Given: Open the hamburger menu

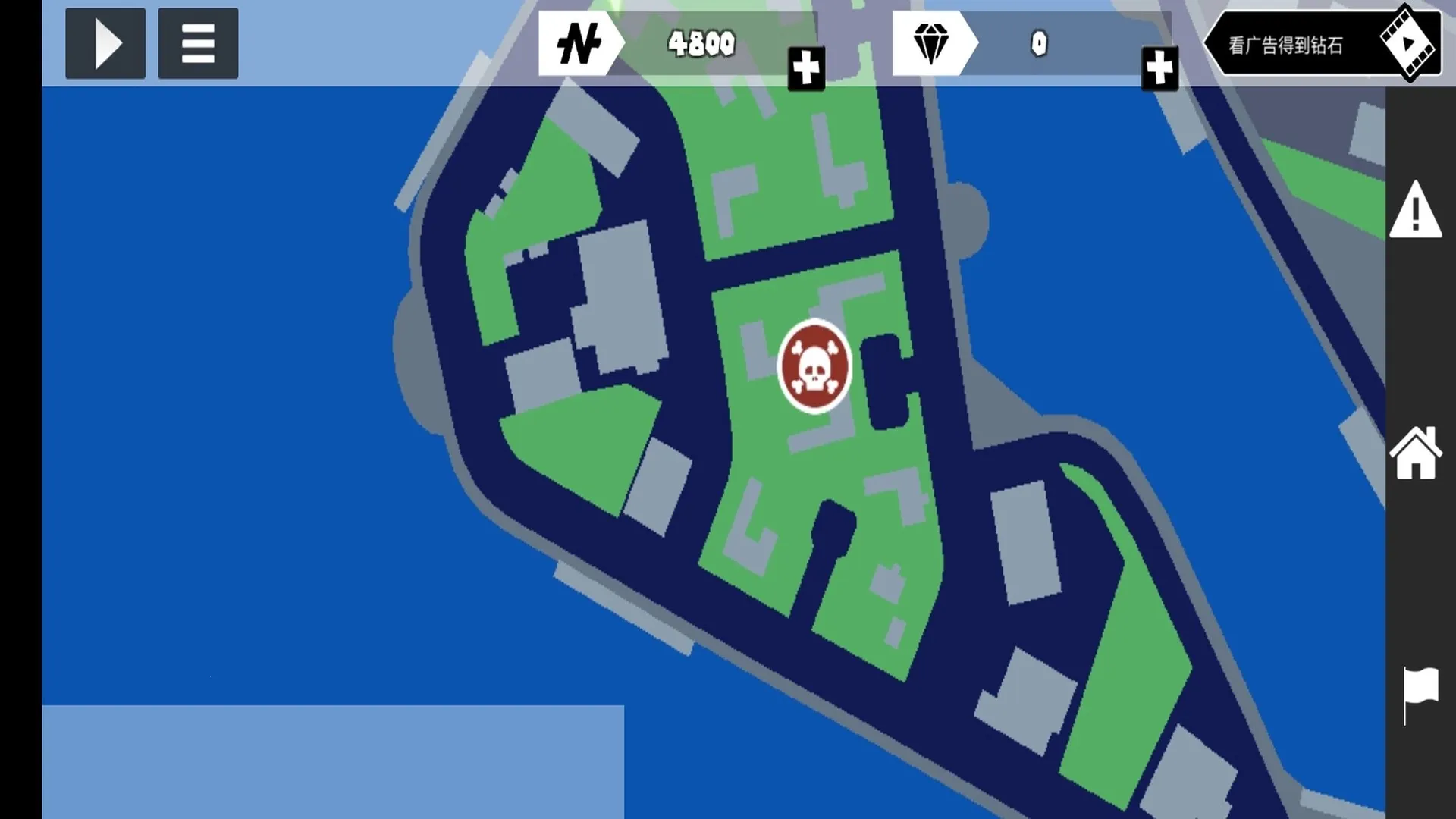Looking at the screenshot, I should point(198,44).
